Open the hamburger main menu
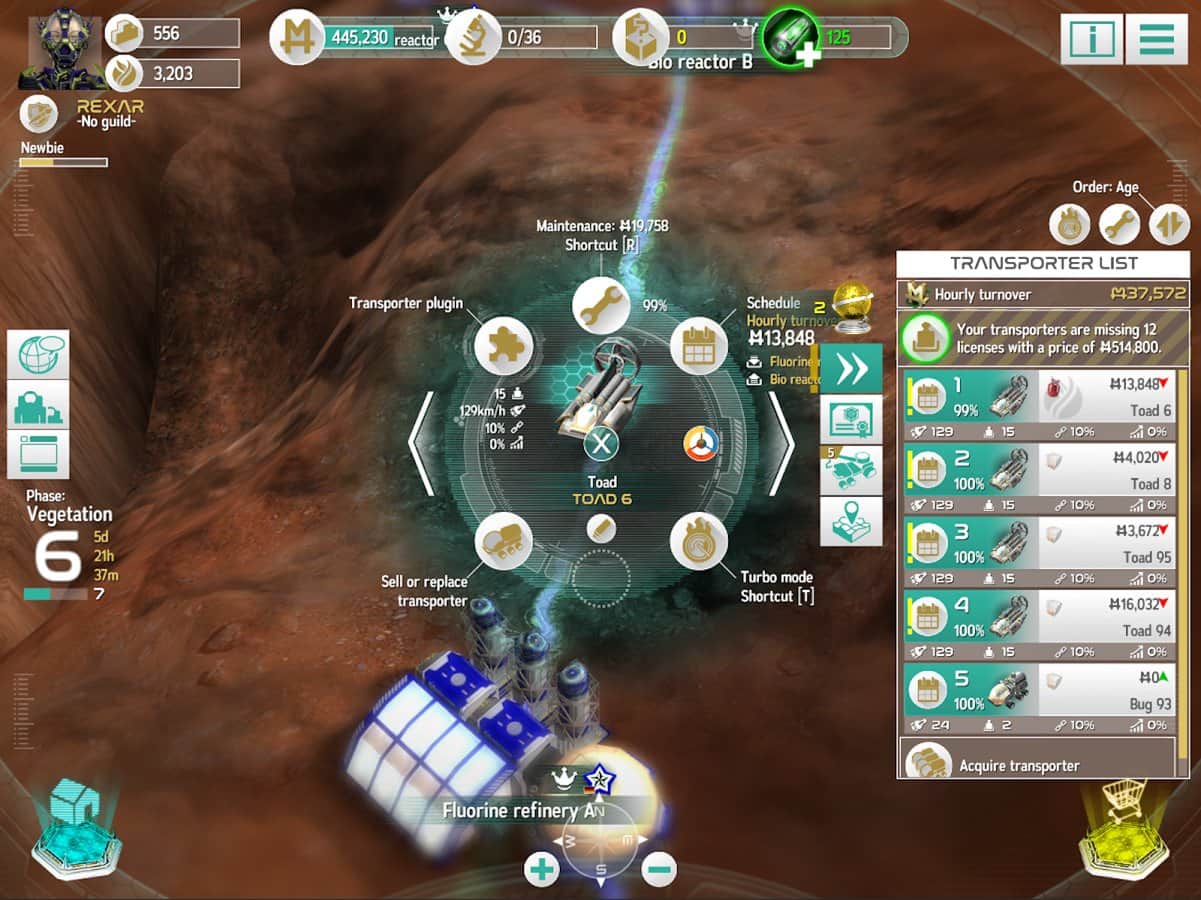 (1156, 40)
